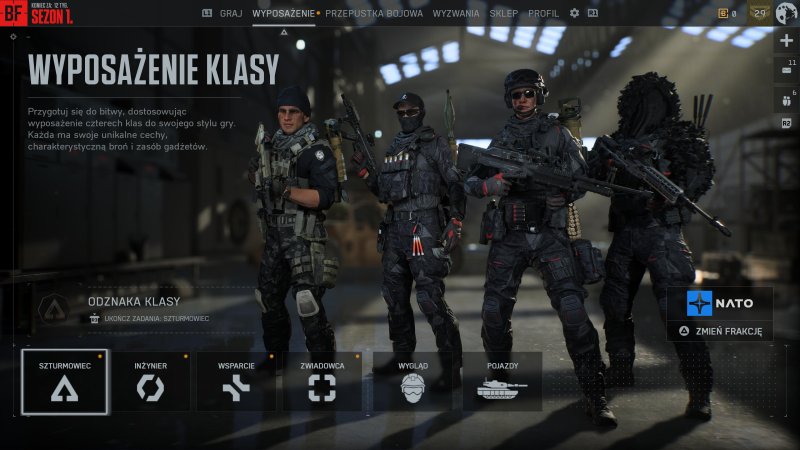Click the Zmień Frakcję button
This screenshot has width=800, height=450.
(721, 330)
